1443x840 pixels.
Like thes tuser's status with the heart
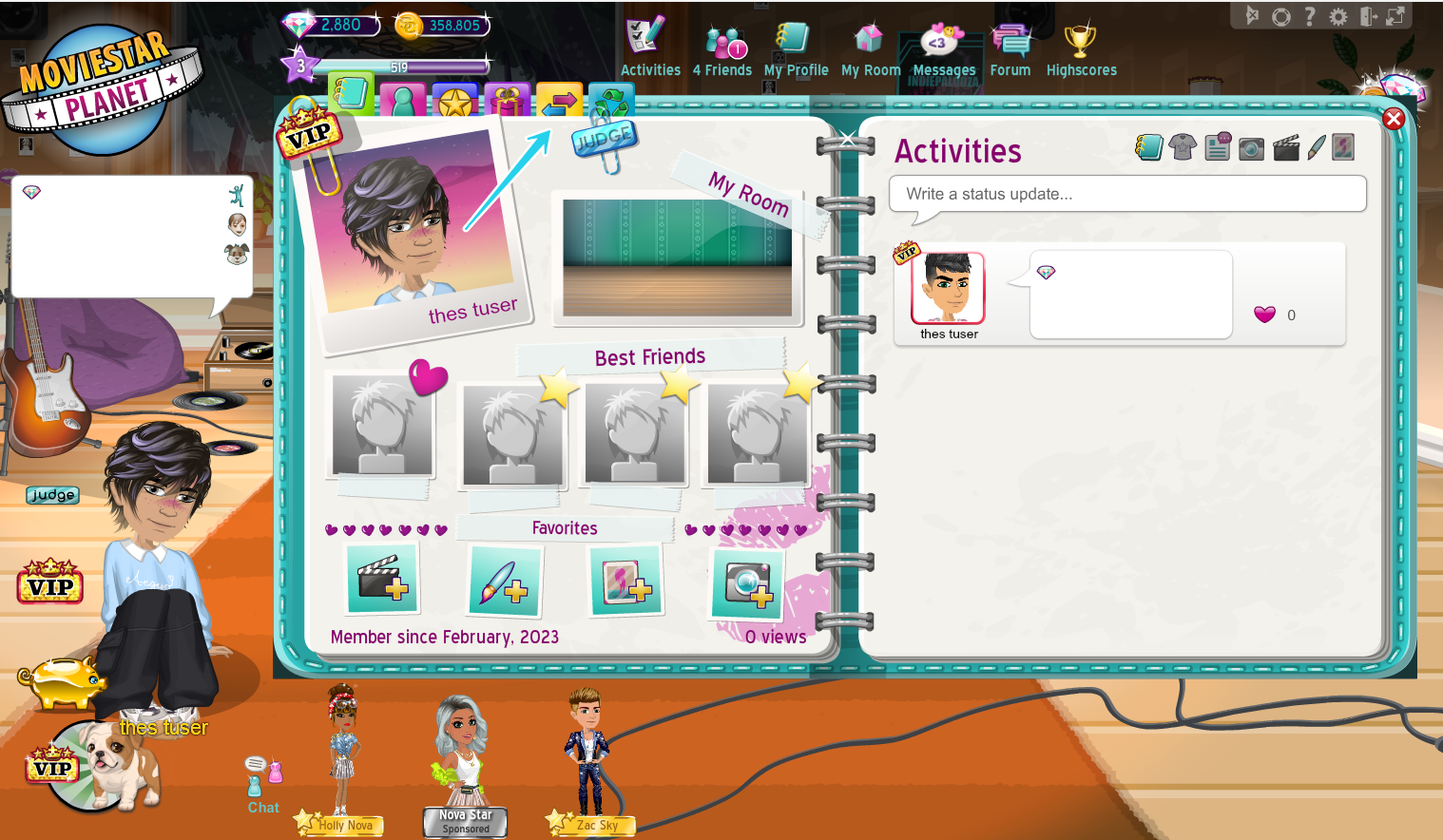point(1264,315)
